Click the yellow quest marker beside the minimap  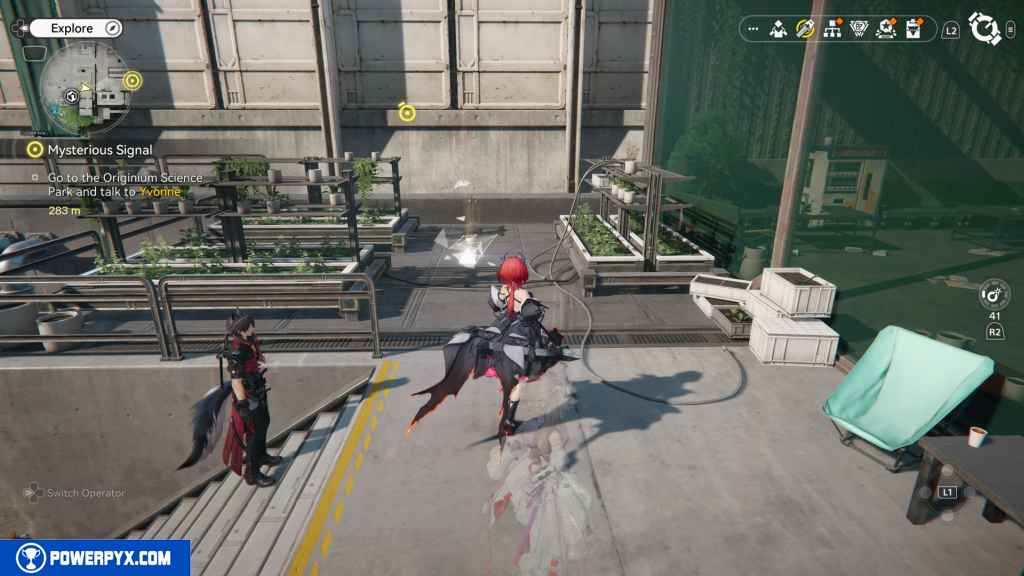point(132,80)
